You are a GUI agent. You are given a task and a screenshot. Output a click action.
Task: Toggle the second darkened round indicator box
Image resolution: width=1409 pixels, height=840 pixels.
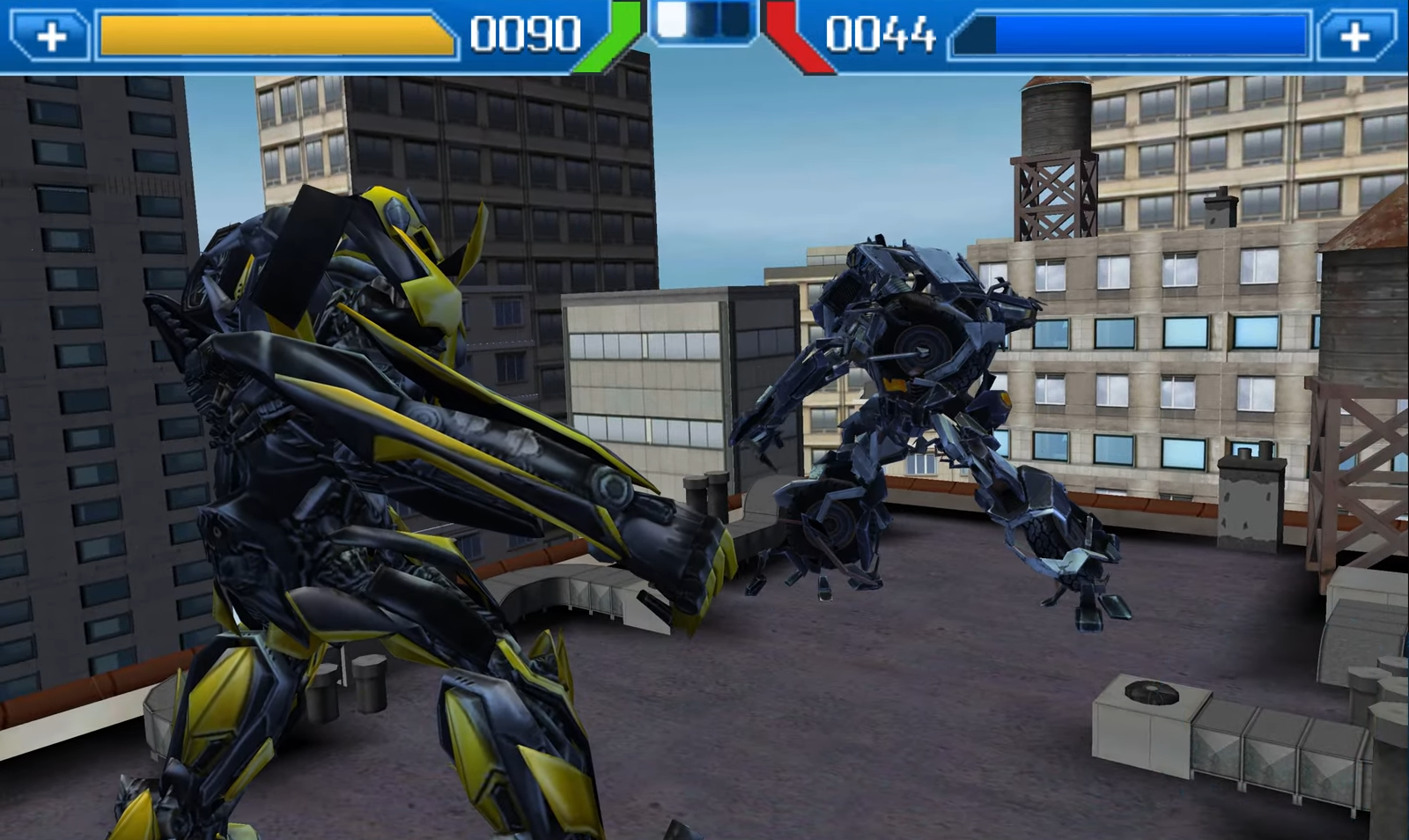point(704,22)
